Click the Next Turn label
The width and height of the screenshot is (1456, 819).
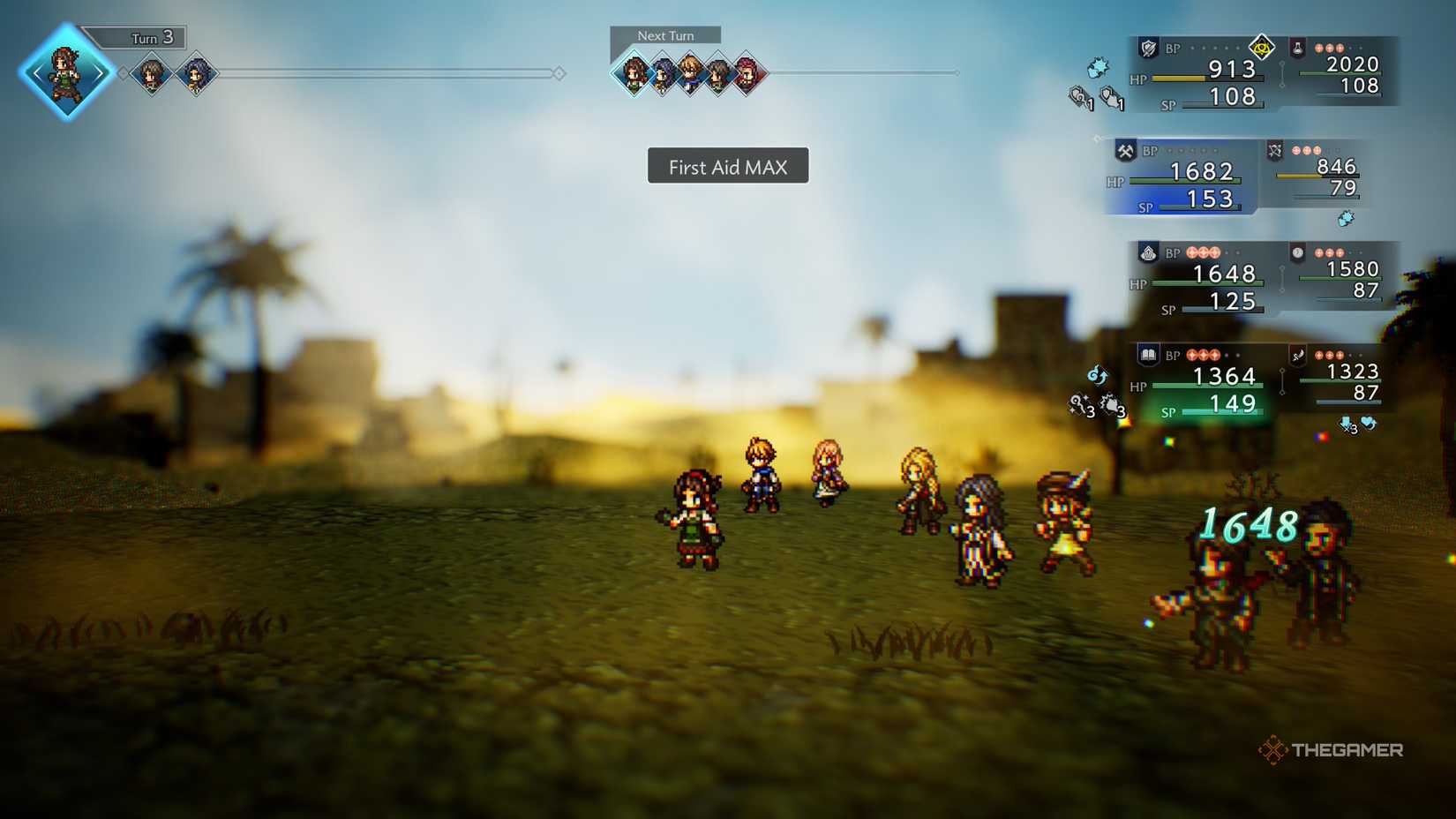click(664, 35)
